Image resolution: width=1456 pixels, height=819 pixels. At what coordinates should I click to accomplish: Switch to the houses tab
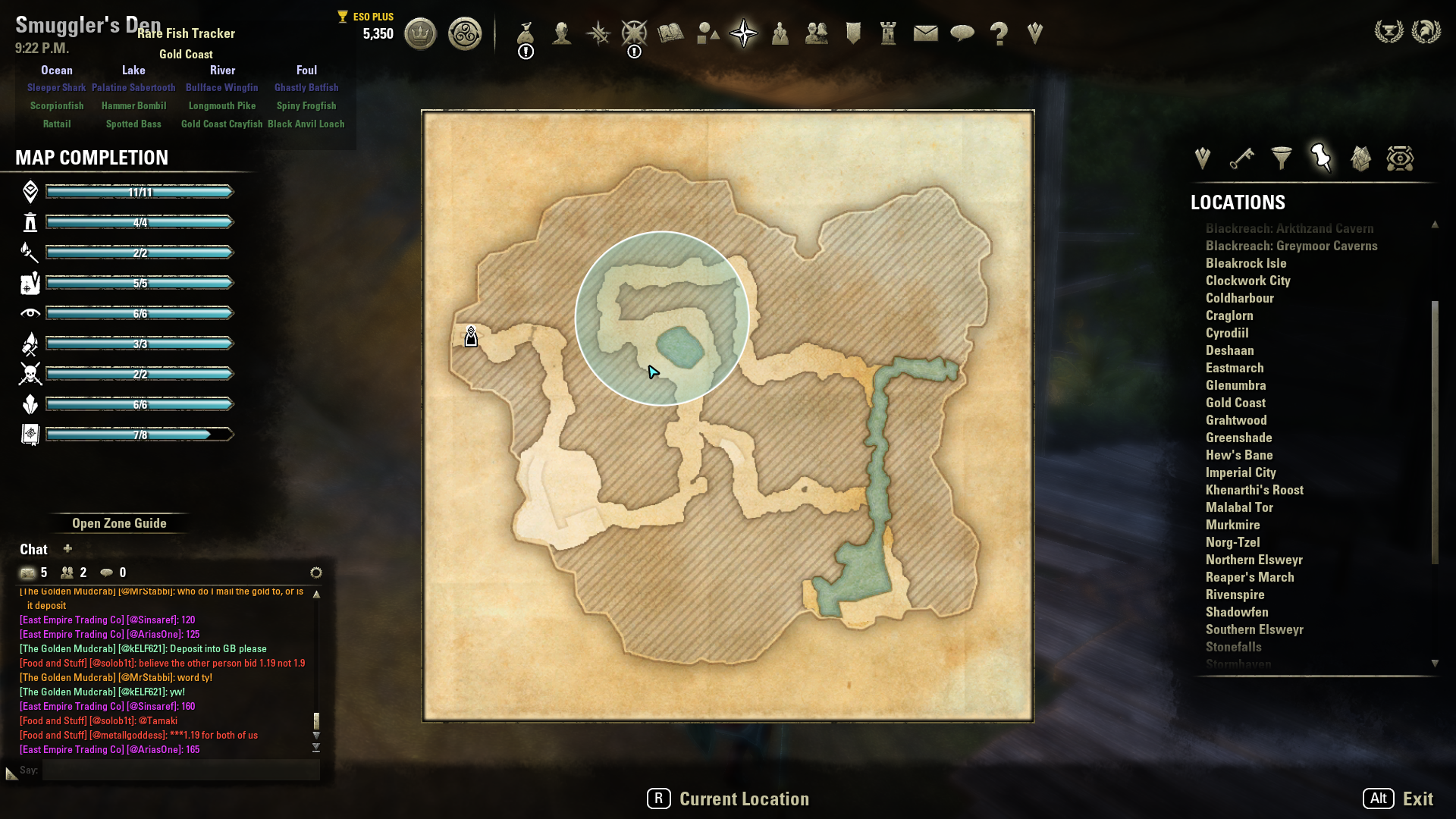tap(1360, 158)
